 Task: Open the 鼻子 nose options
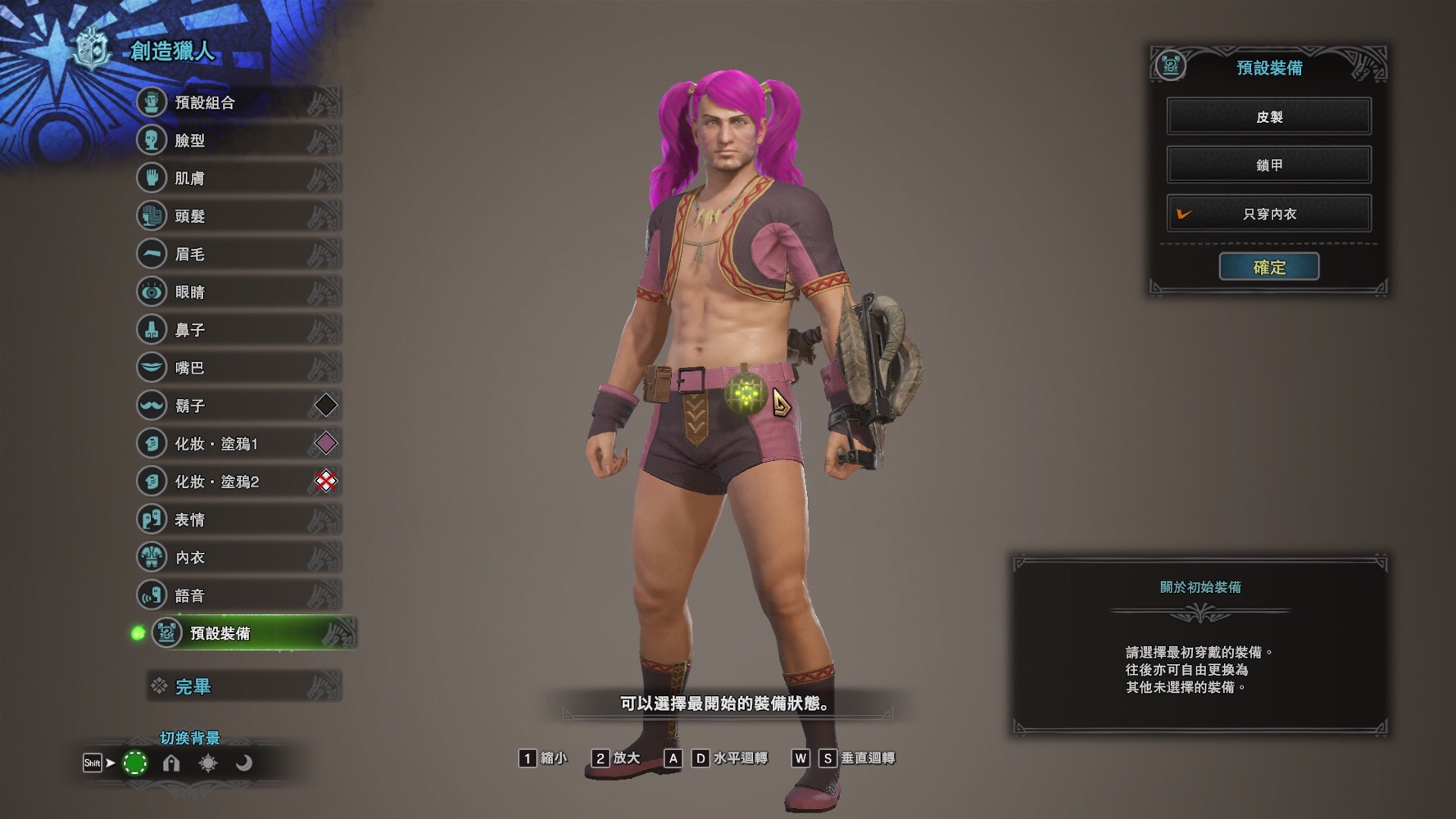[238, 329]
